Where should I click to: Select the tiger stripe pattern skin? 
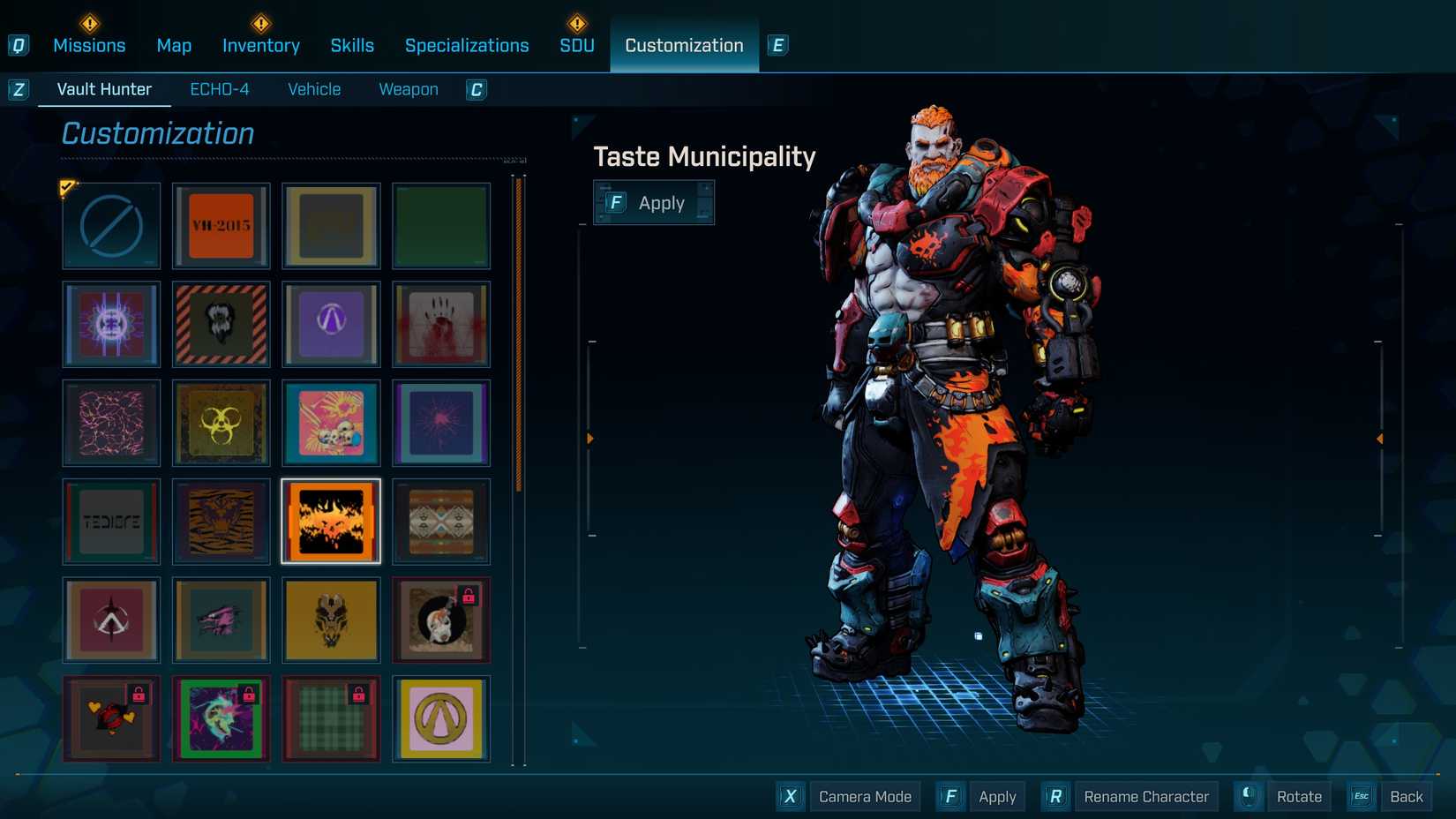point(221,522)
